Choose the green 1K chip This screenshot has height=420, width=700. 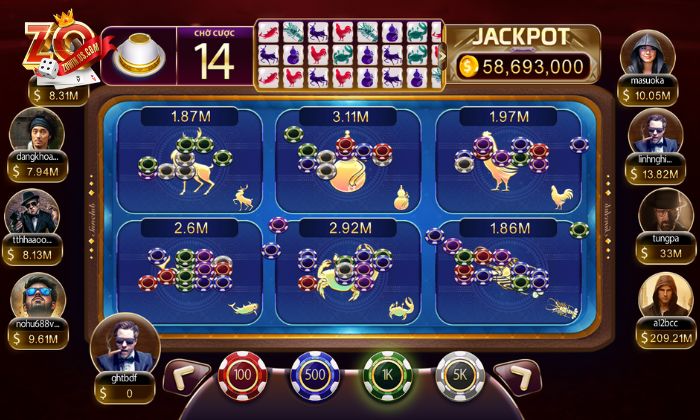click(387, 377)
